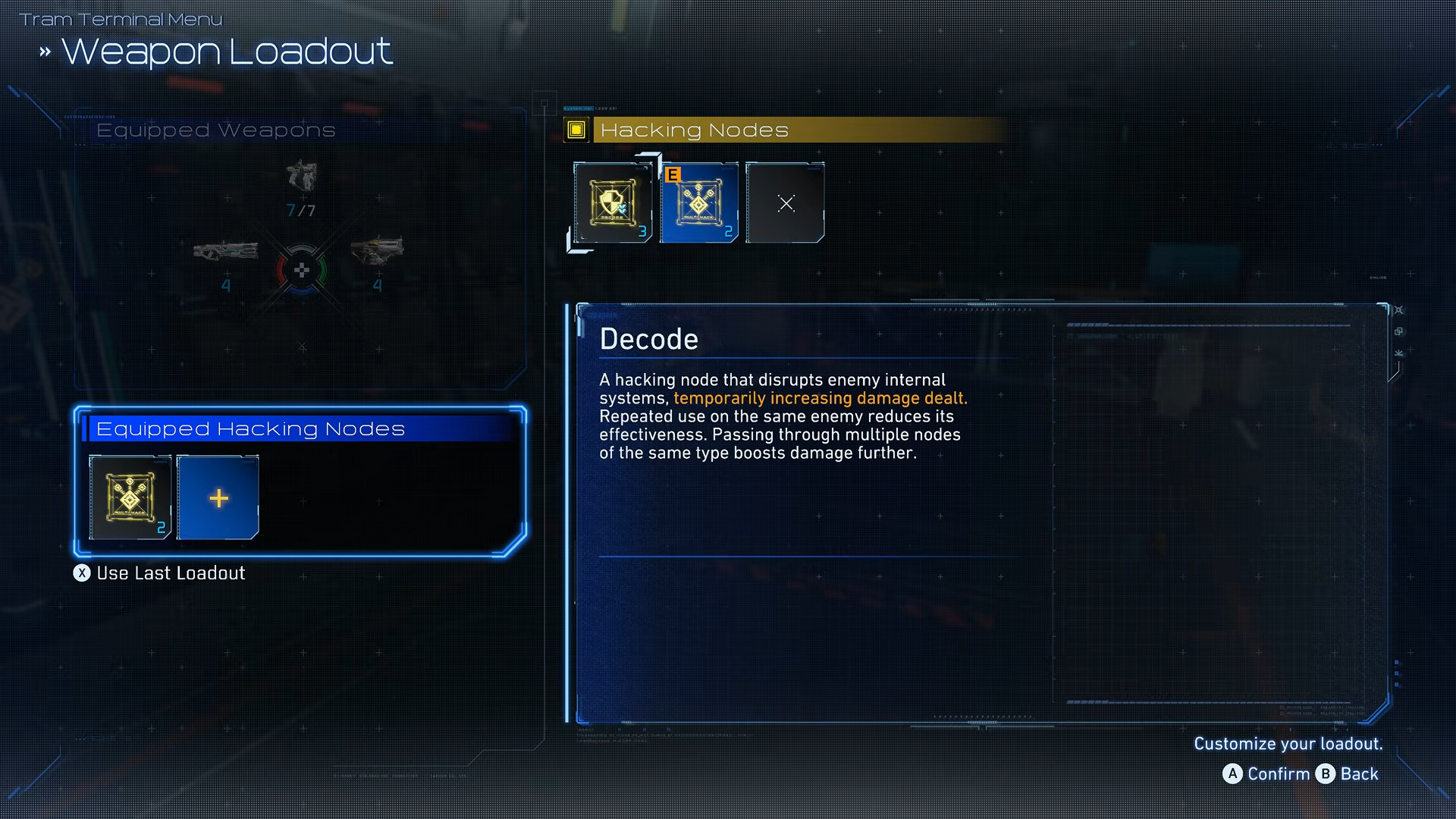Select the Decode hacking node
1456x819 pixels.
pos(613,202)
